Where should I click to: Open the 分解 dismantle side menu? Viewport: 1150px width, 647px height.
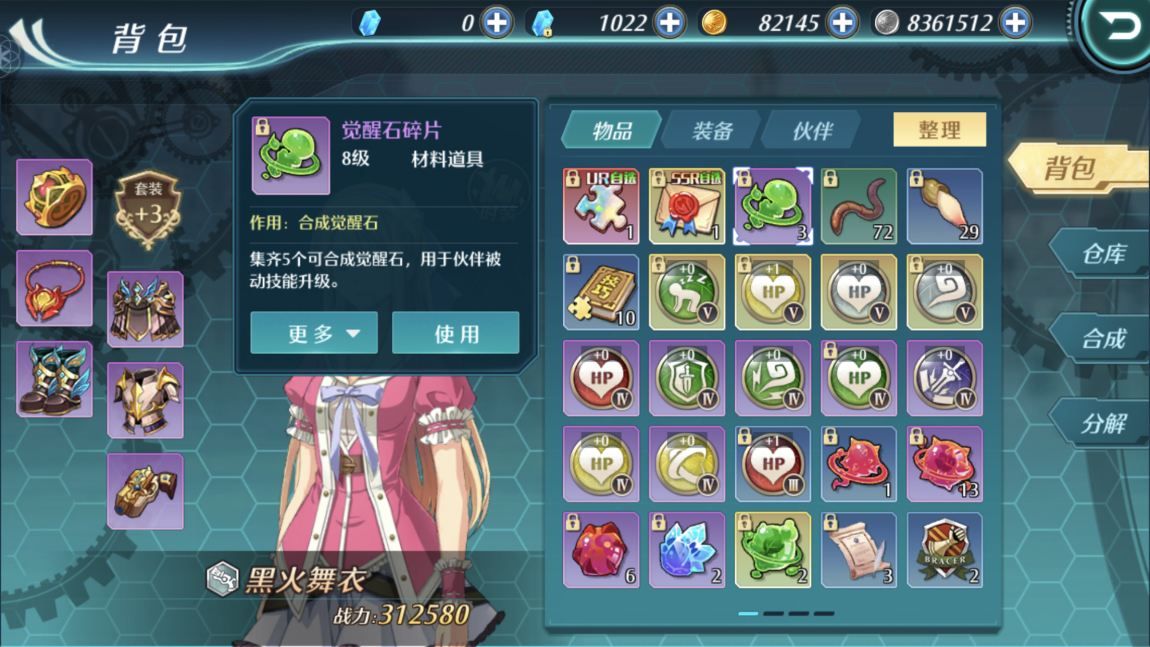1102,424
